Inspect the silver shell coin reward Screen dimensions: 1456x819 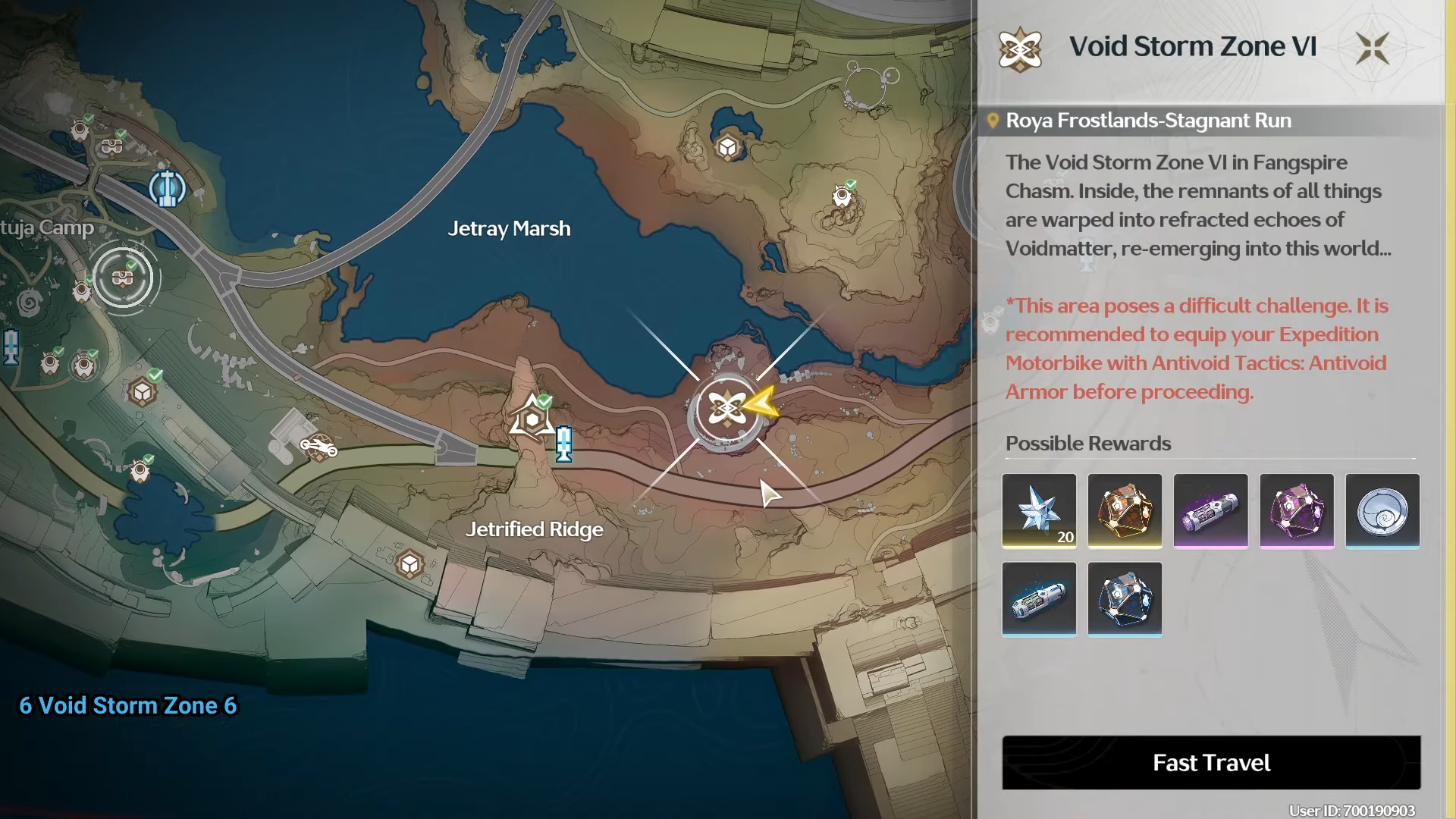click(x=1382, y=510)
